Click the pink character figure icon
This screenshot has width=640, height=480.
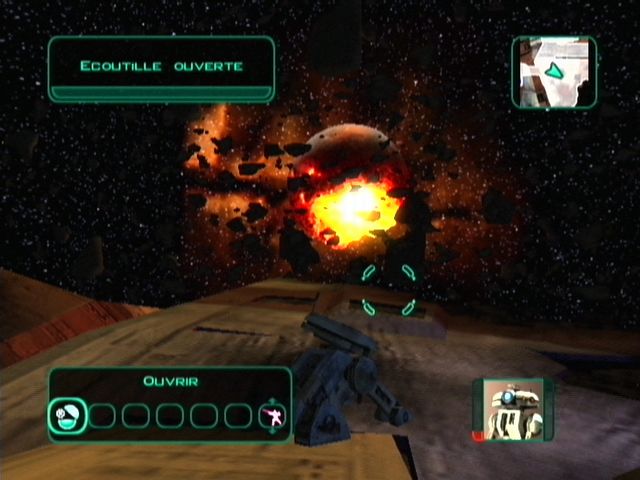[270, 416]
